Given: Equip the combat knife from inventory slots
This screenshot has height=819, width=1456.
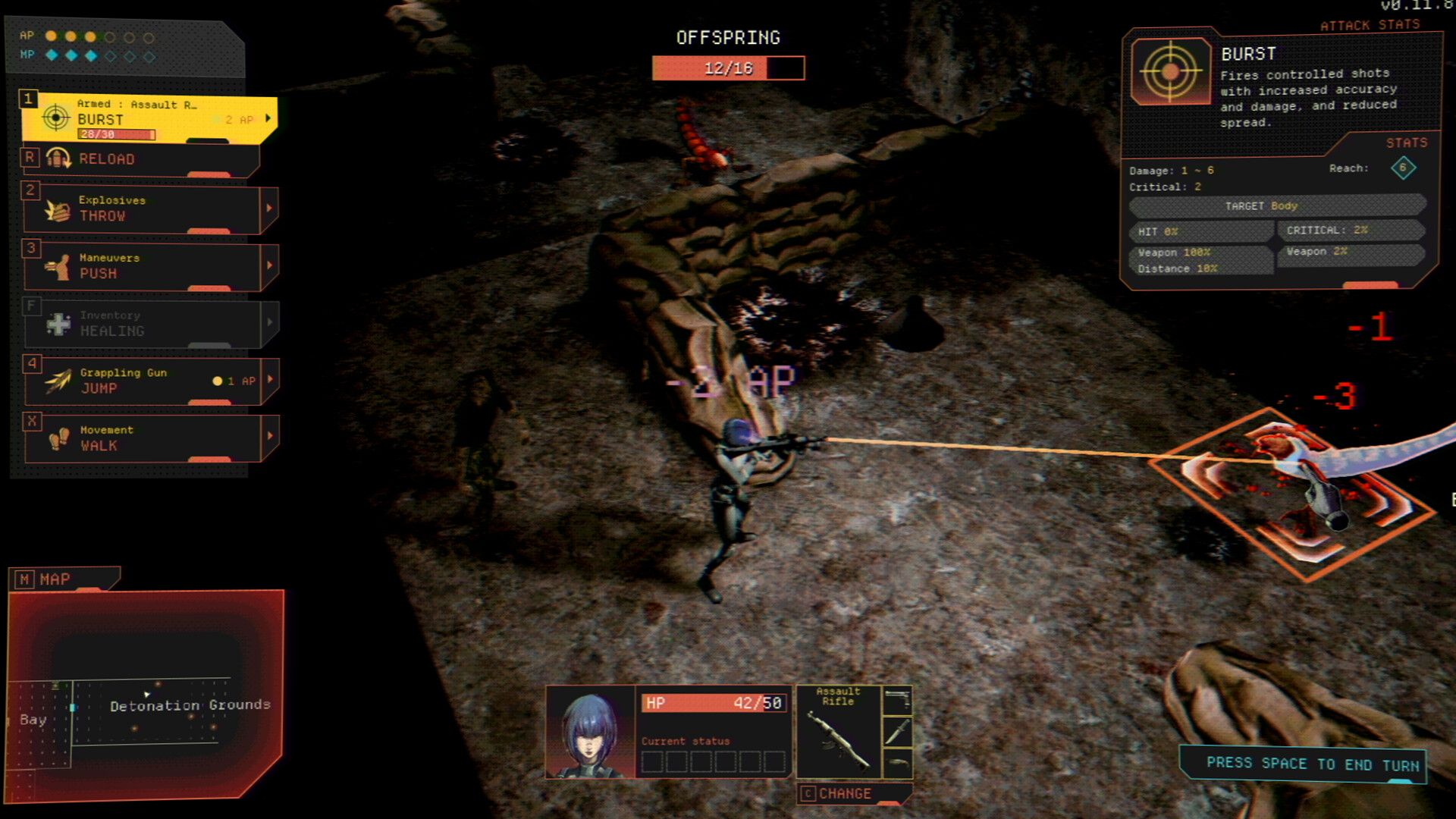Looking at the screenshot, I should click(x=897, y=730).
